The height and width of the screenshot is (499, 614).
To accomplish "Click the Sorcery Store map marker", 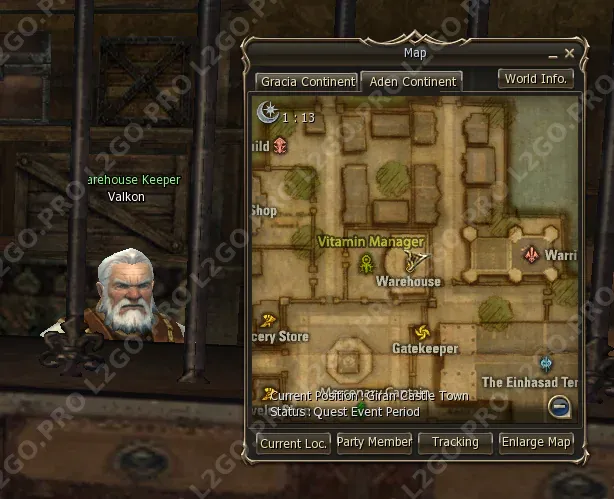I will coord(268,321).
